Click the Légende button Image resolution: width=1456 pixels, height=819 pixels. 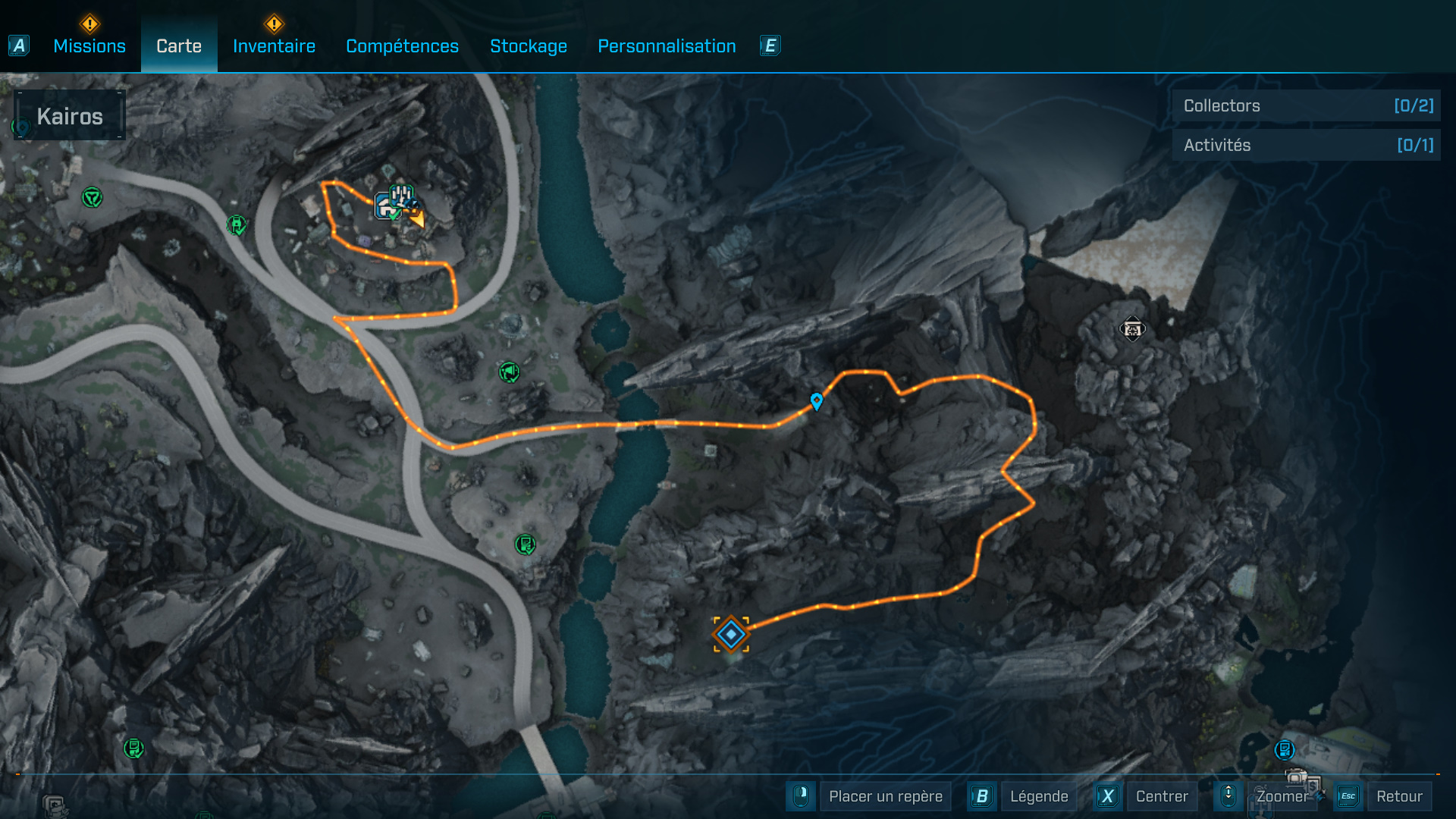[x=1038, y=796]
